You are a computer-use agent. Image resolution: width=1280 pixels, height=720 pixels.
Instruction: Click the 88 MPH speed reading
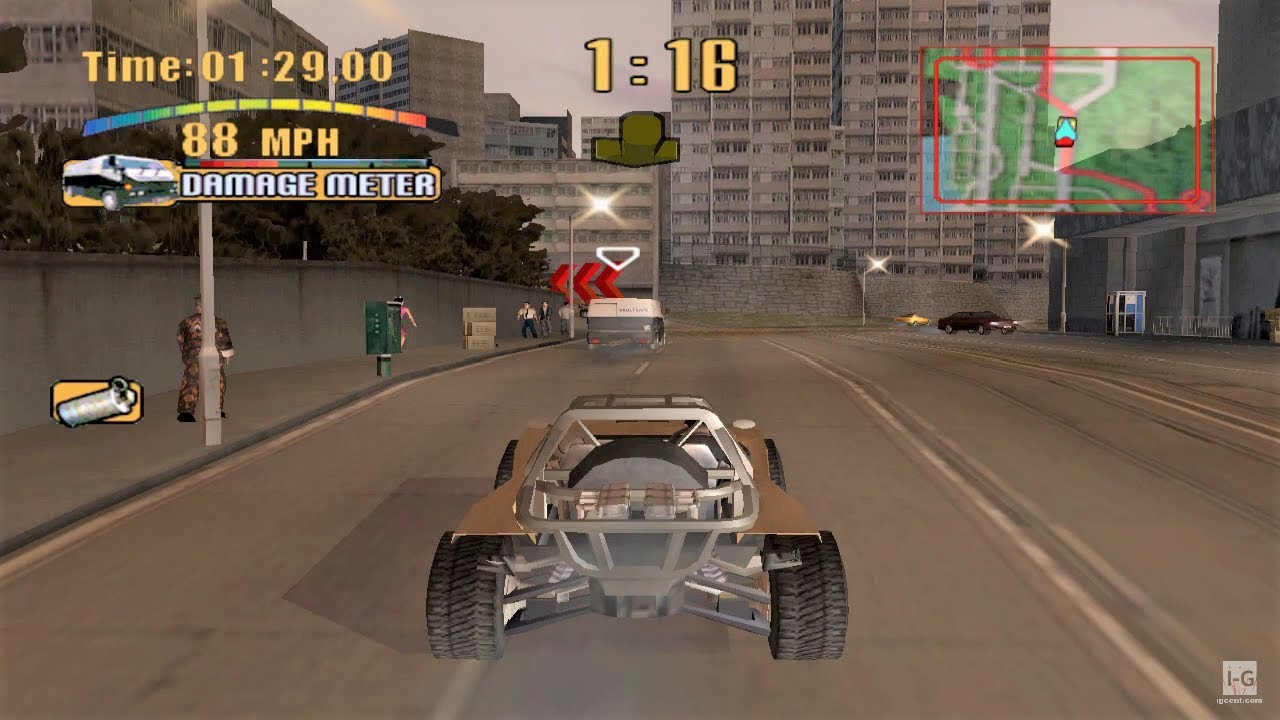262,142
